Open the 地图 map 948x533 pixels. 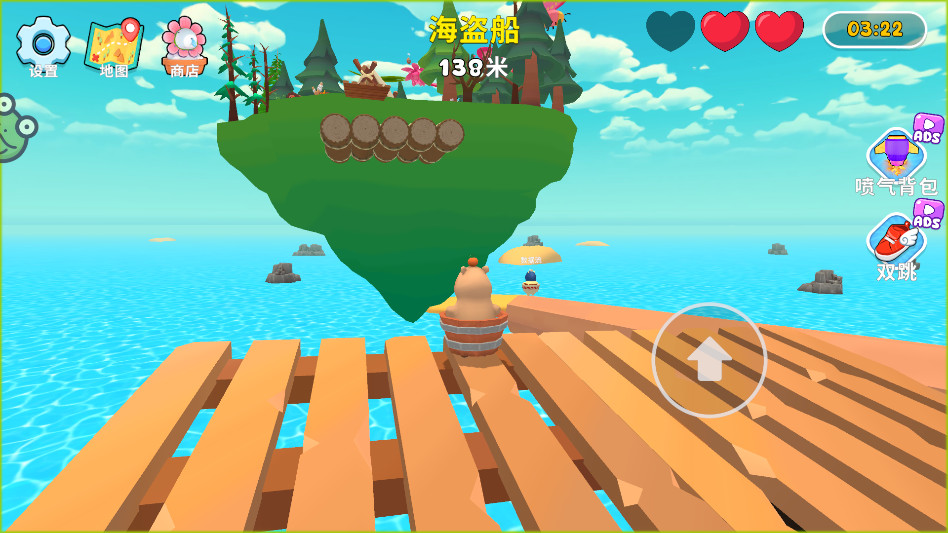[113, 45]
